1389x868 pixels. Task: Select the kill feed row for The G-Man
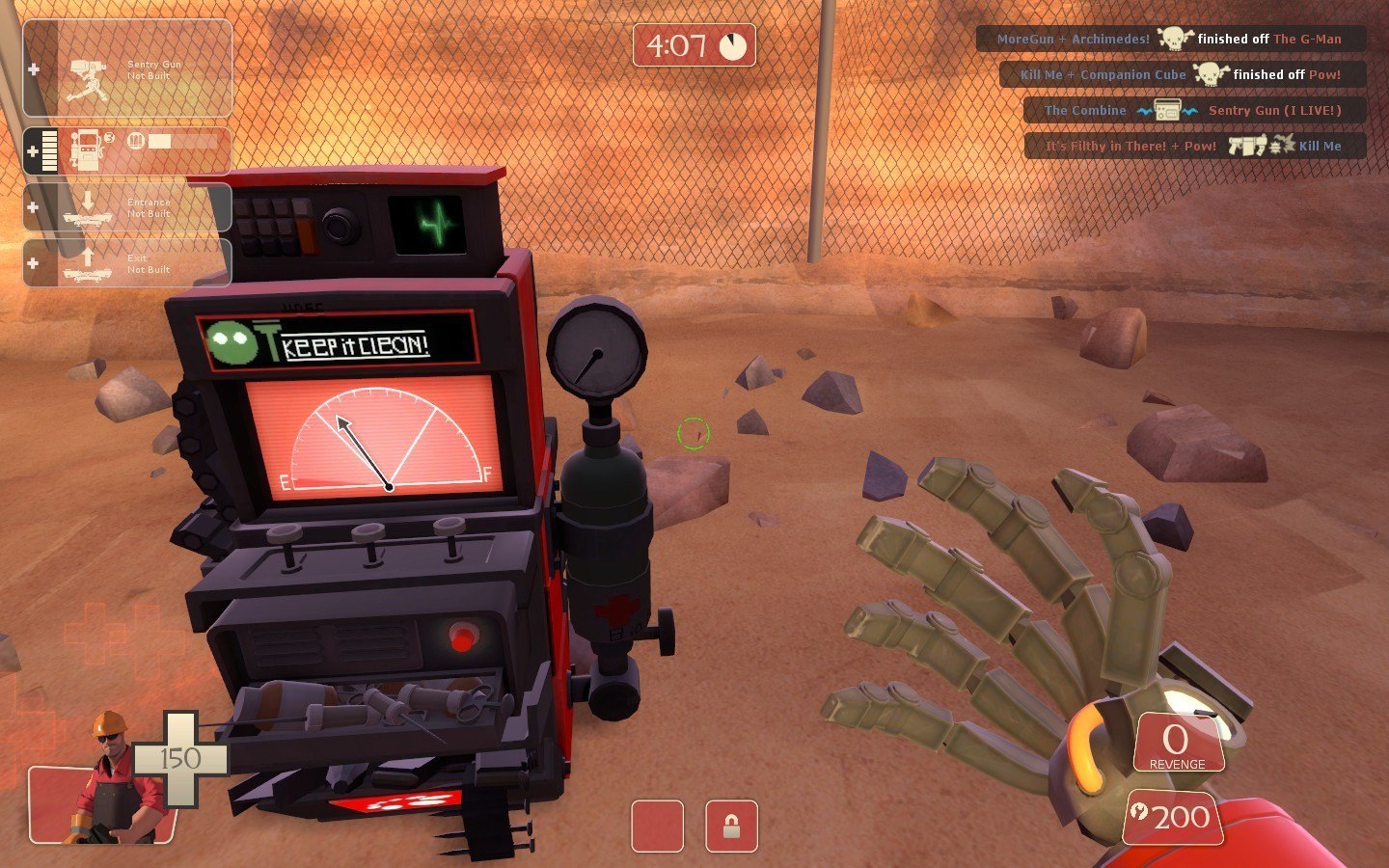[x=1171, y=40]
